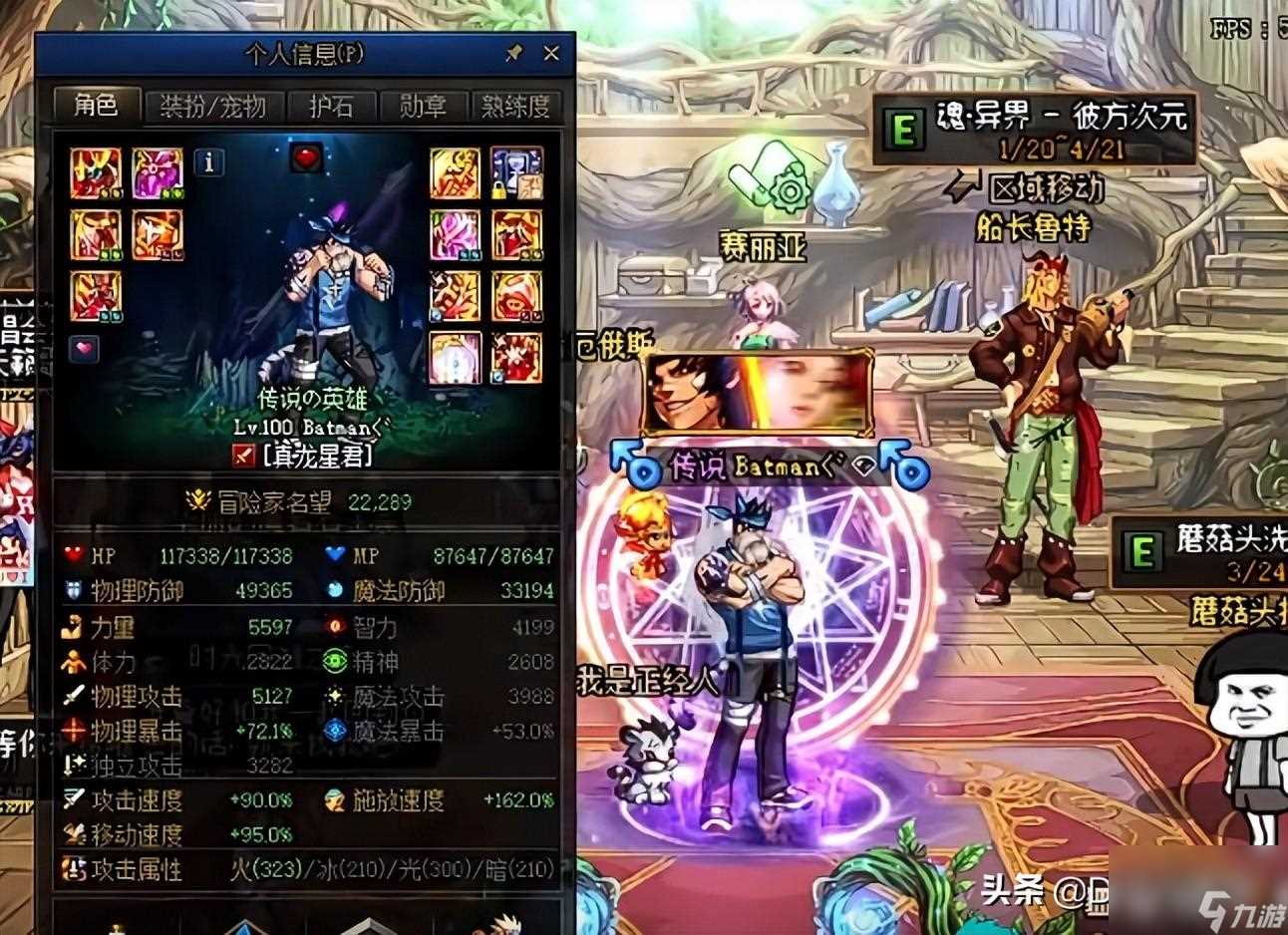Toggle the pin on the 个人信息 window

(x=513, y=54)
